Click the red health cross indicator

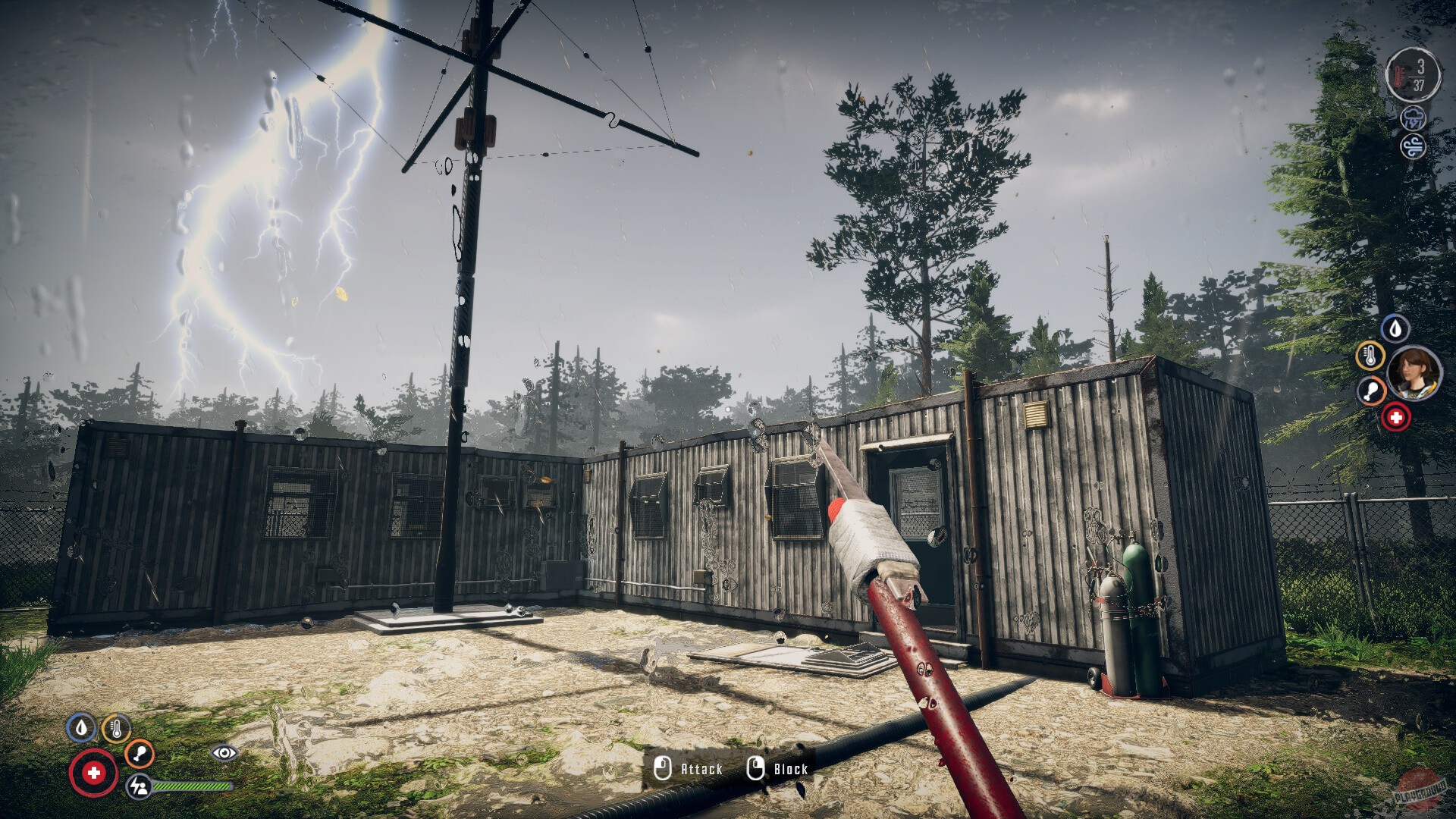click(1397, 417)
